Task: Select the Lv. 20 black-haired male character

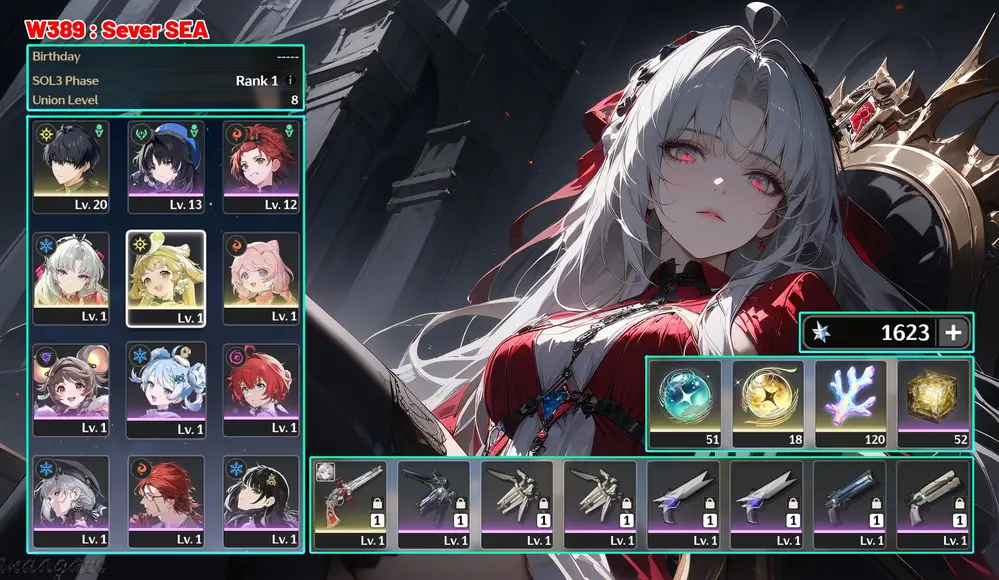Action: click(71, 165)
